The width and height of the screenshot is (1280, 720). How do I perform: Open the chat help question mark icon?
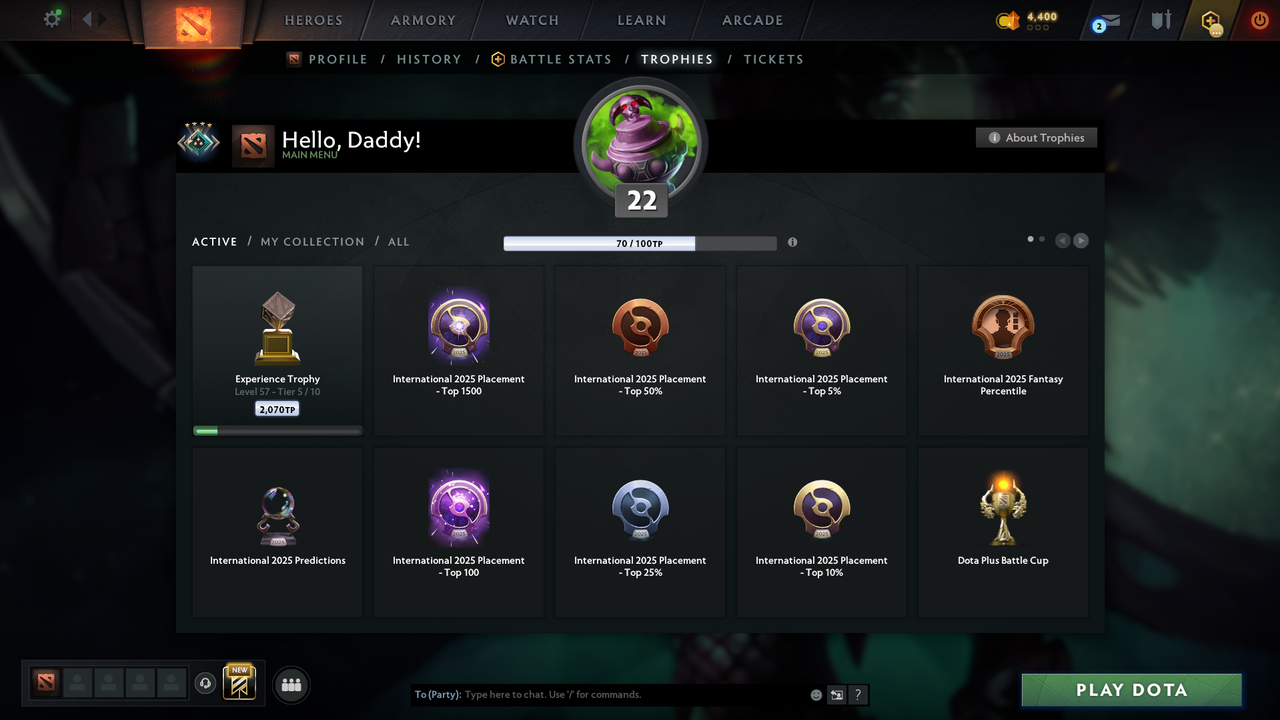coord(857,694)
